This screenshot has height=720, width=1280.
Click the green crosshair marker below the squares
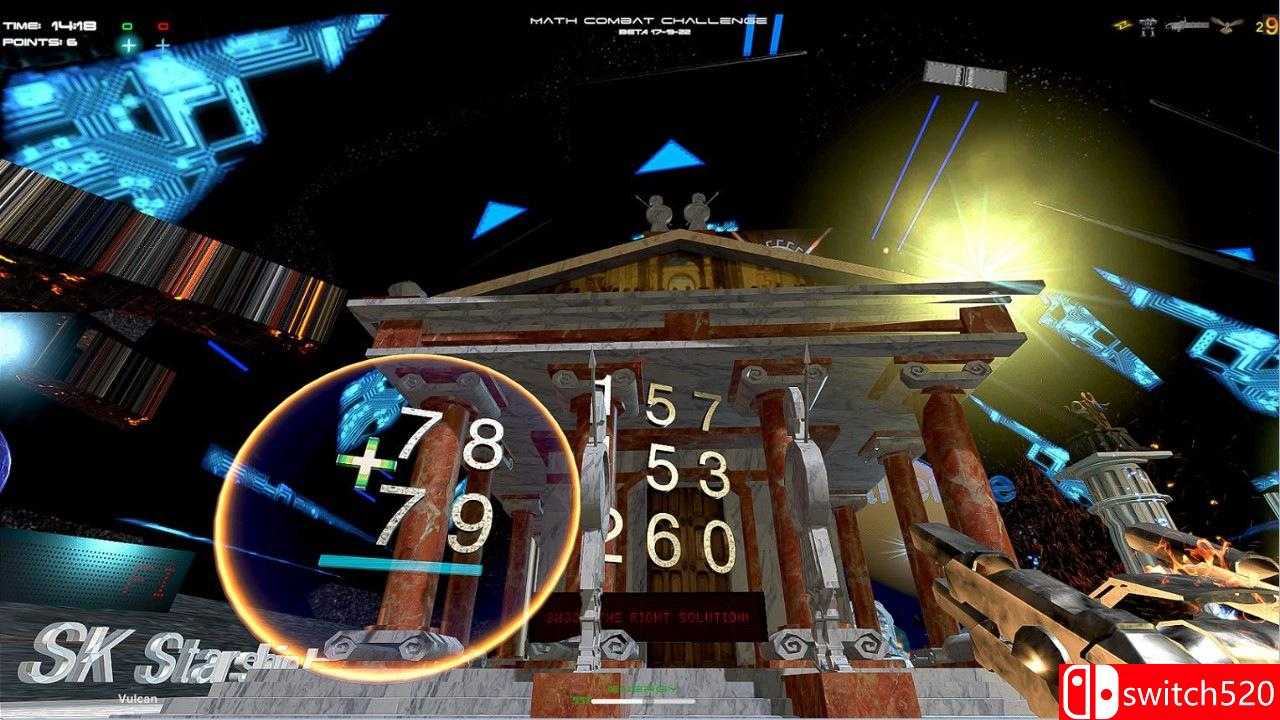point(128,45)
